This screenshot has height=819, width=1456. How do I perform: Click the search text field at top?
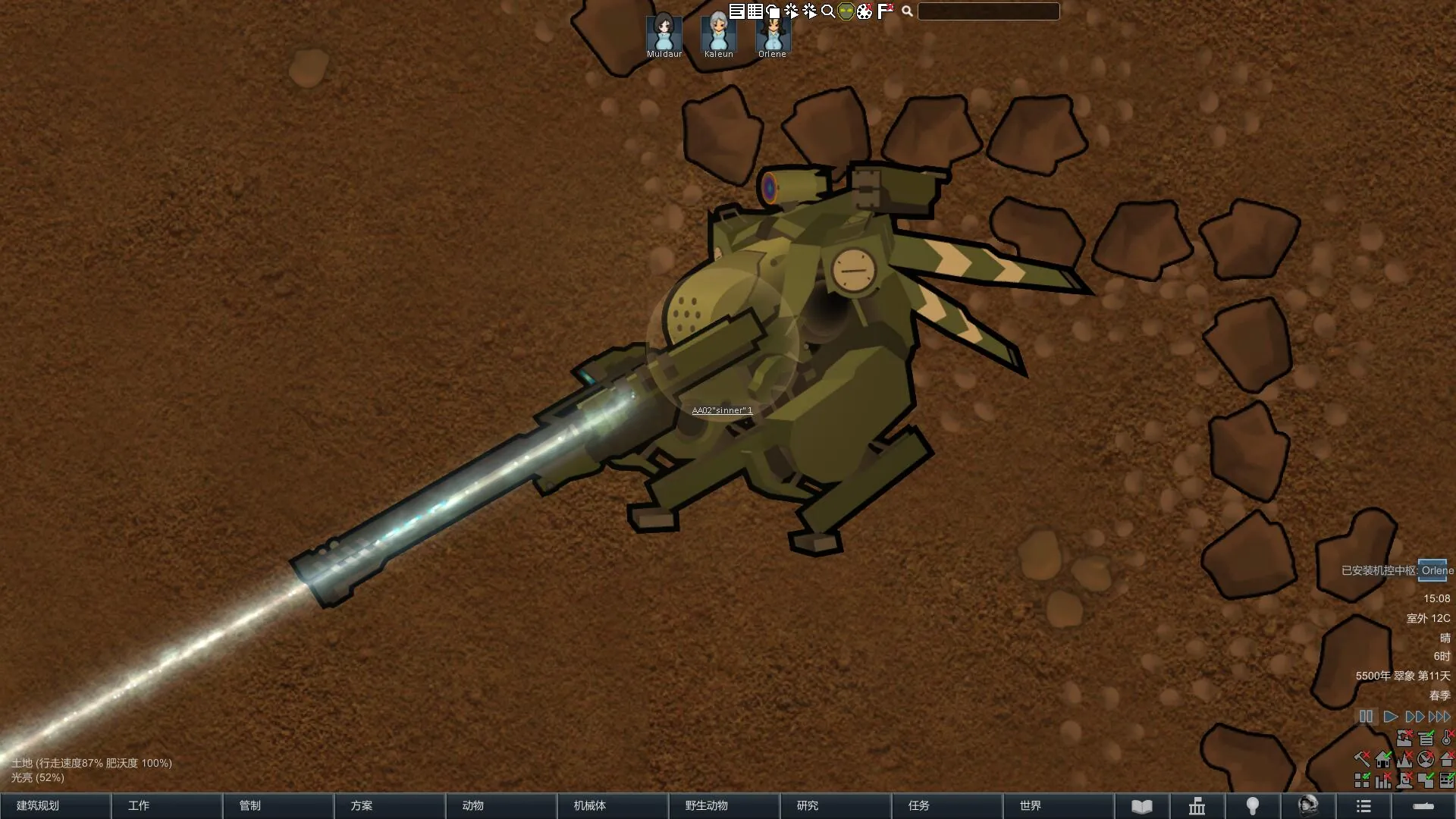tap(988, 11)
